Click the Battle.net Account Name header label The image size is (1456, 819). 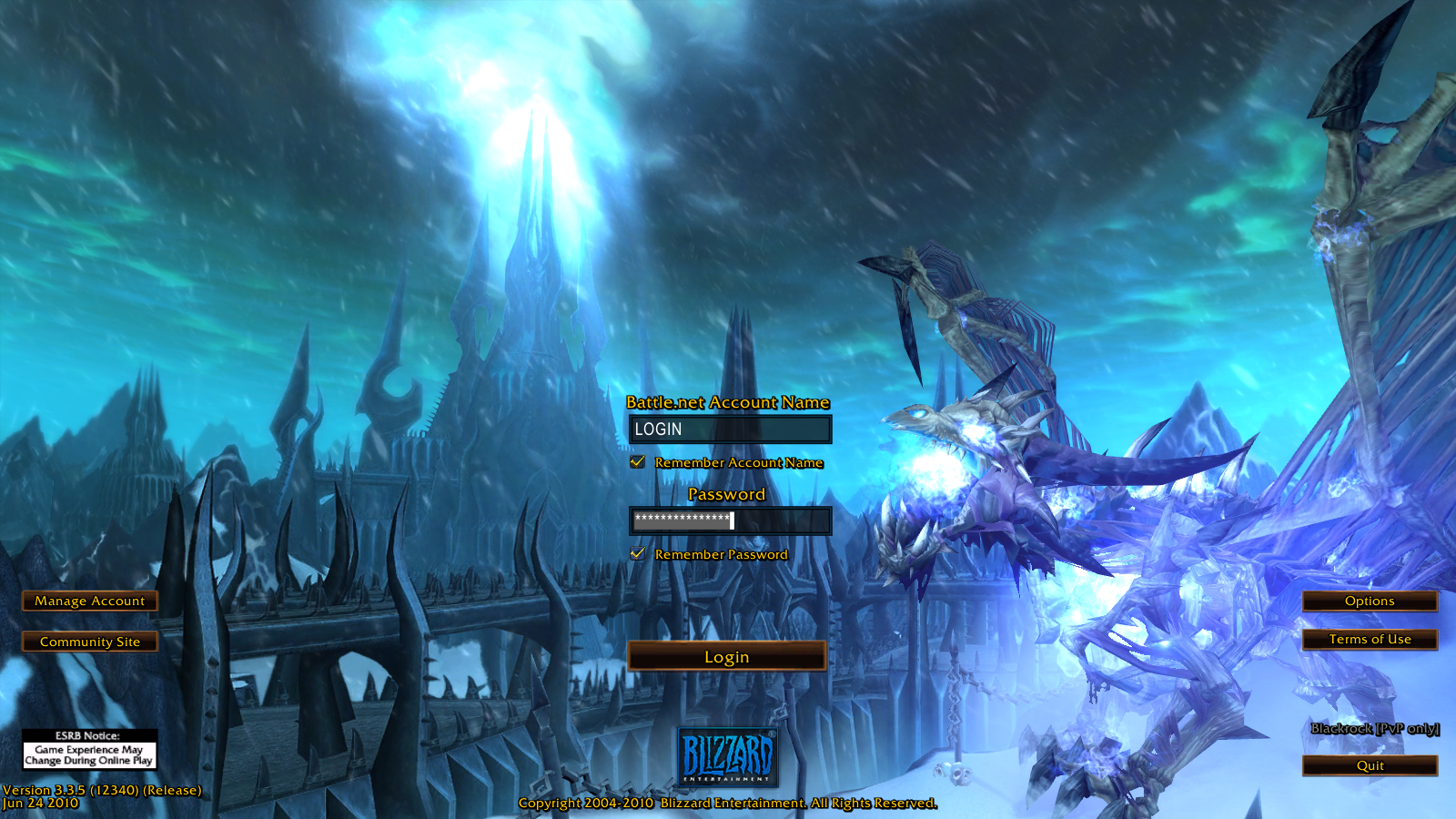click(x=728, y=401)
